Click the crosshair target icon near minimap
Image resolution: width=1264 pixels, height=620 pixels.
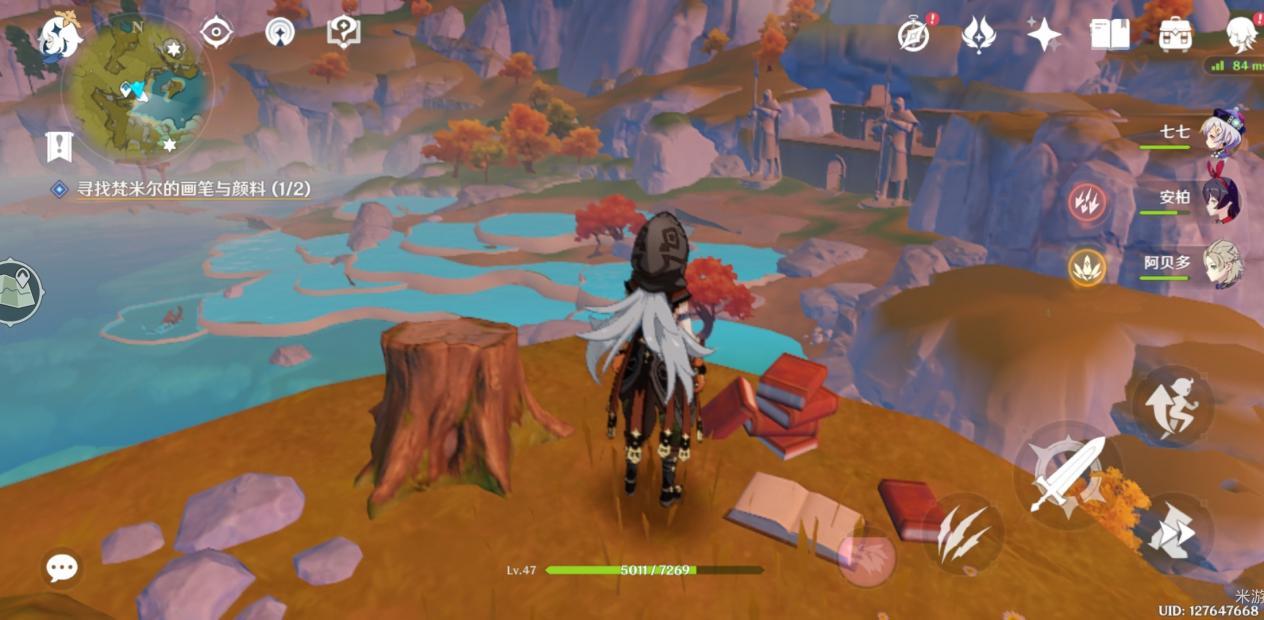[x=216, y=32]
